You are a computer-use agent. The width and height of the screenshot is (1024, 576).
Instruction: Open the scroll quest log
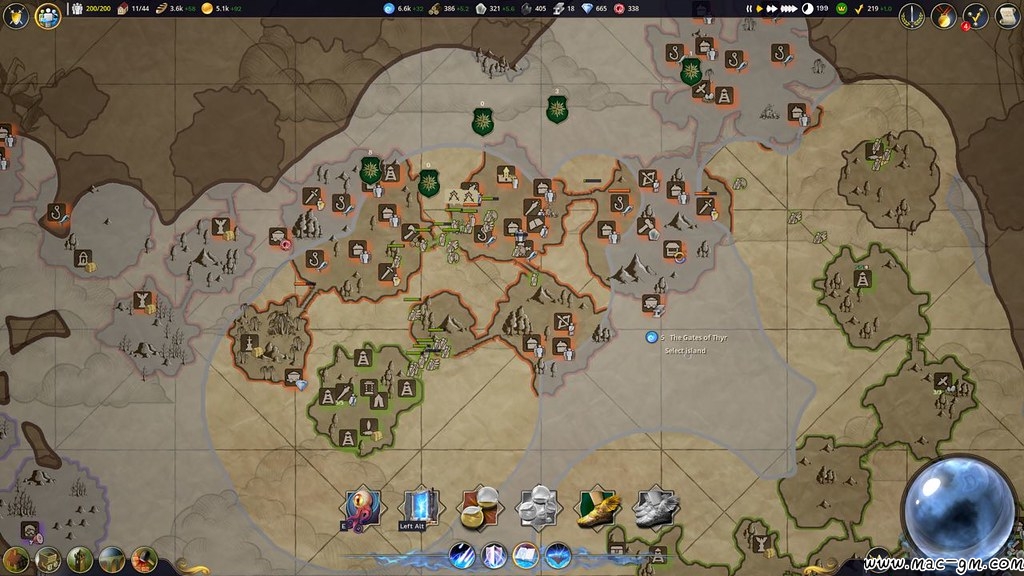tap(1006, 15)
